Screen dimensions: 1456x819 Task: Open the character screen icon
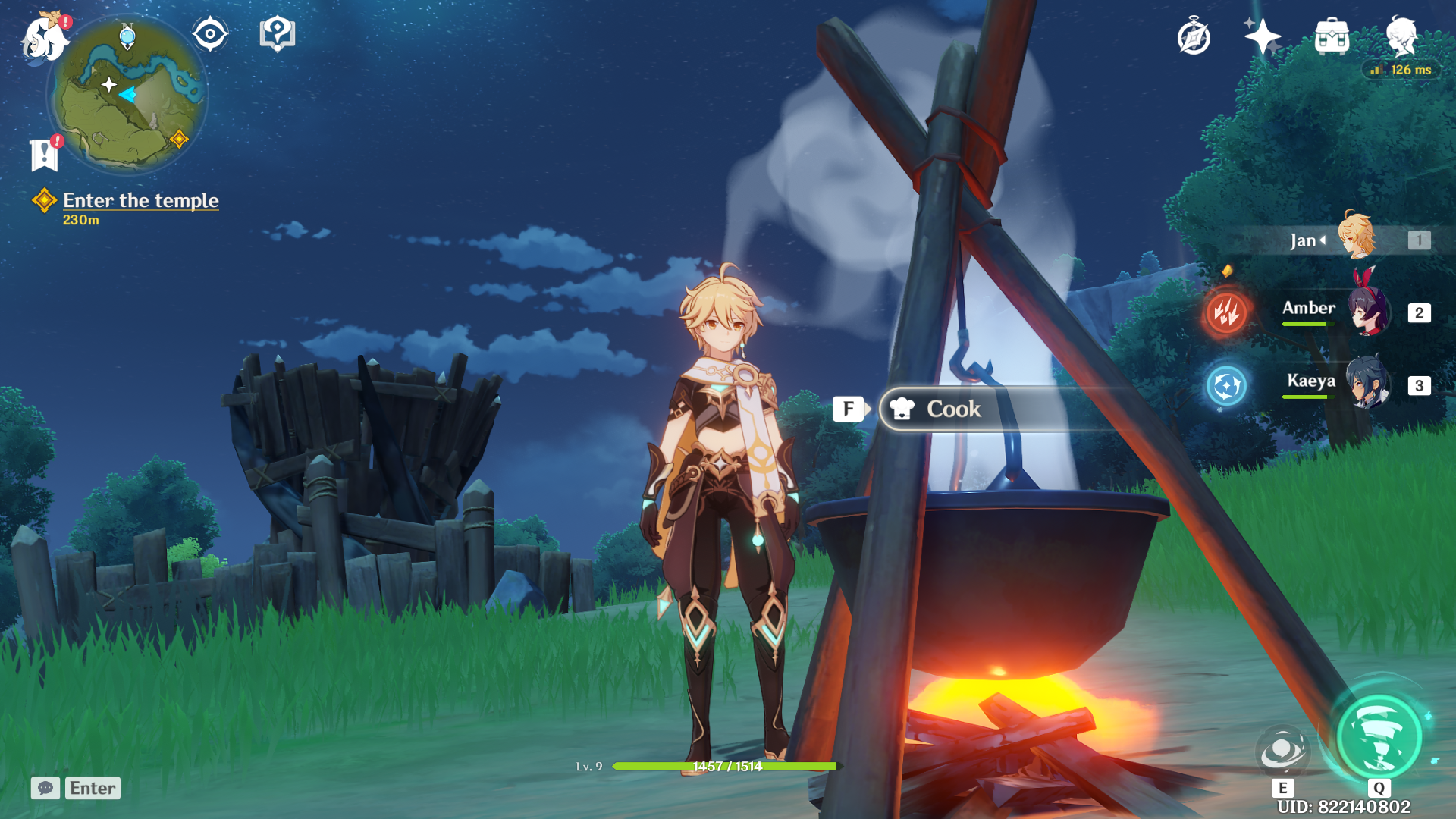click(x=1401, y=36)
